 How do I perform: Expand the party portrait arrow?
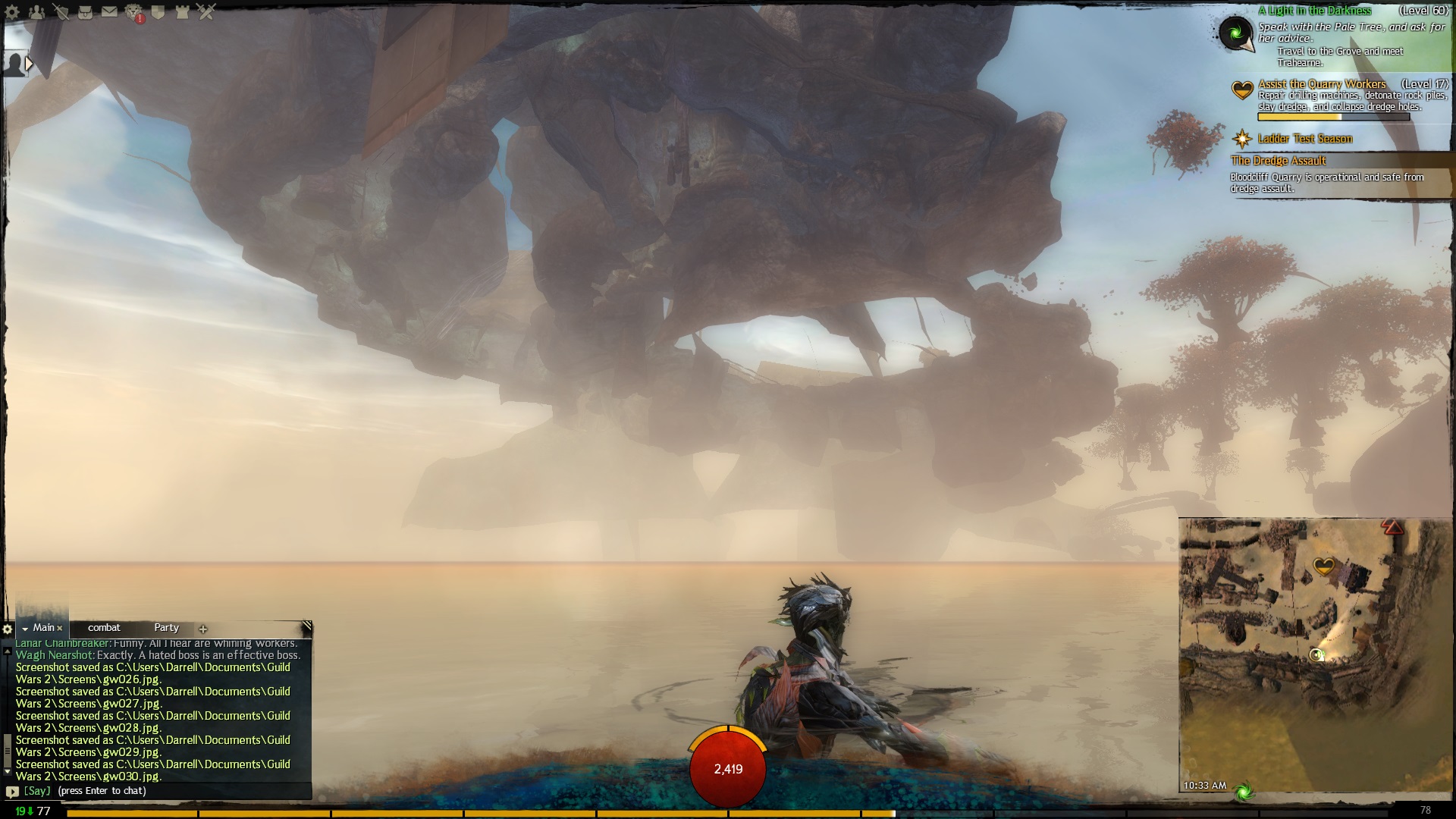tap(29, 64)
